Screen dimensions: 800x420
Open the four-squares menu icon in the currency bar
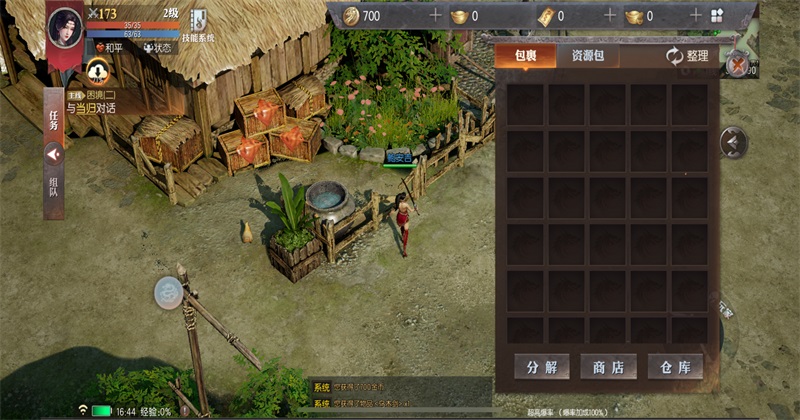click(x=717, y=16)
